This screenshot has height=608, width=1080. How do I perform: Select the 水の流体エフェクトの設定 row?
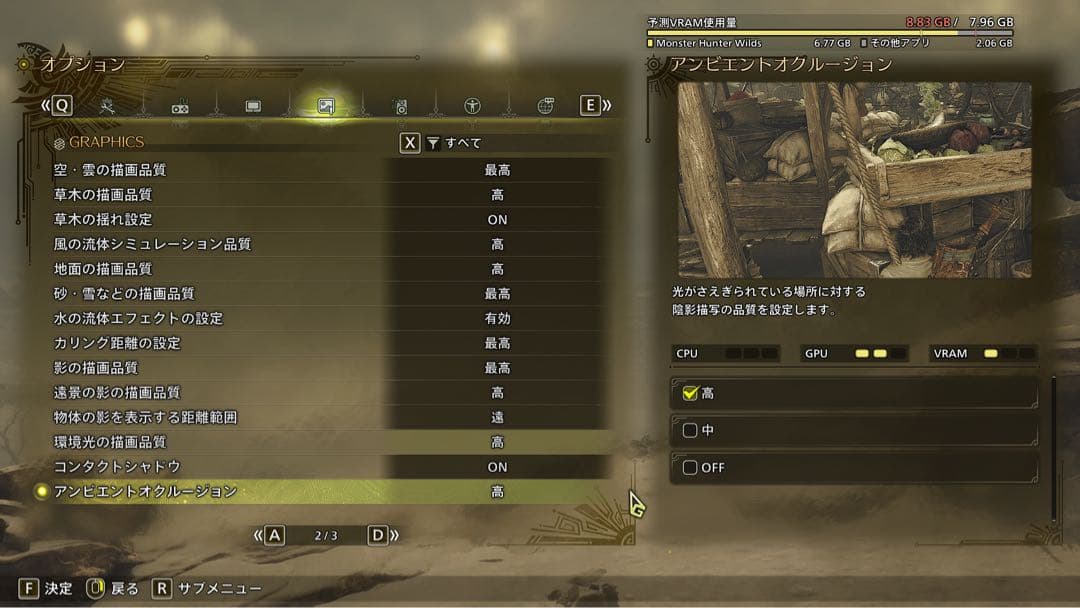[x=330, y=318]
